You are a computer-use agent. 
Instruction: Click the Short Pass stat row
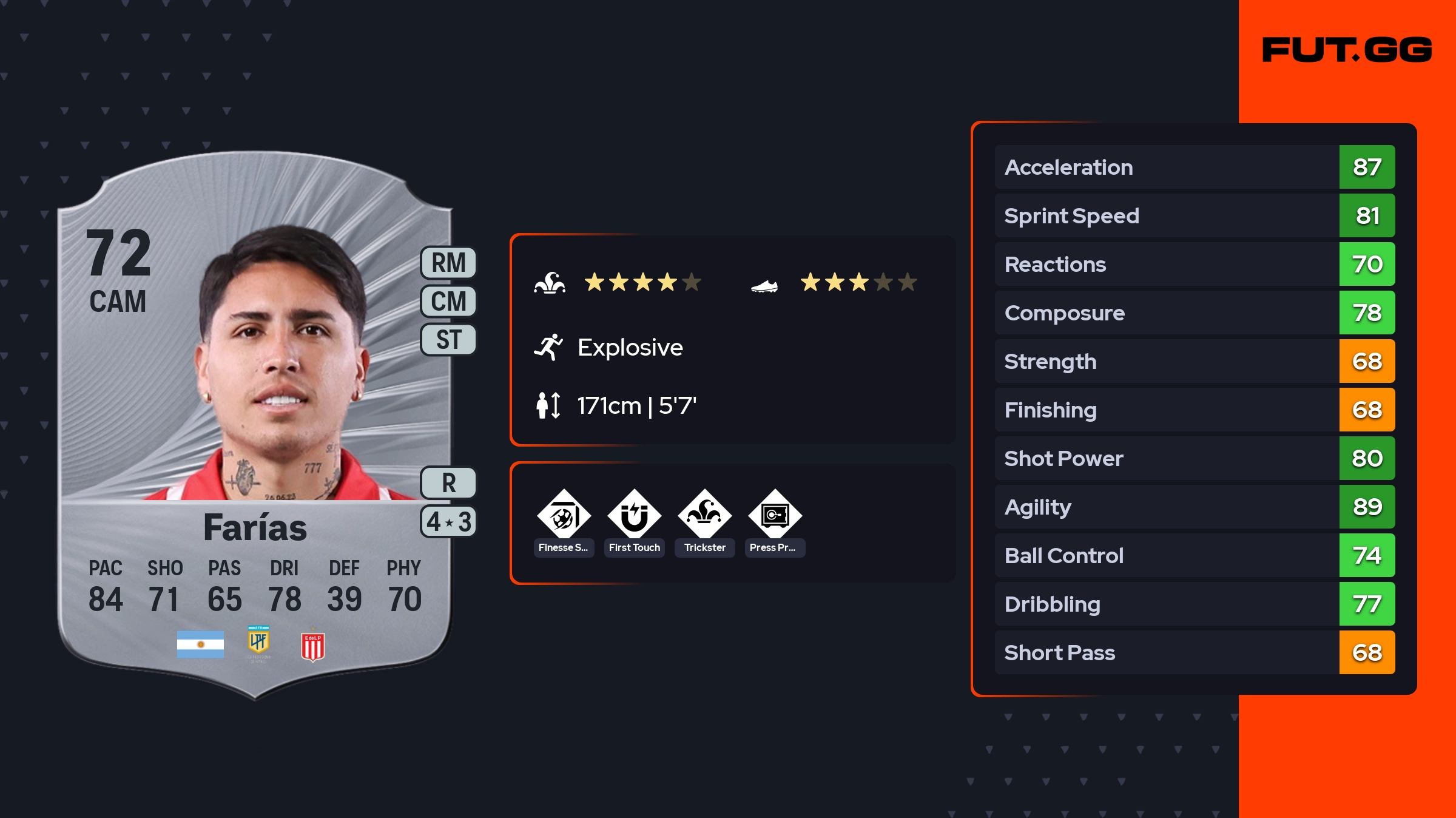point(1195,652)
